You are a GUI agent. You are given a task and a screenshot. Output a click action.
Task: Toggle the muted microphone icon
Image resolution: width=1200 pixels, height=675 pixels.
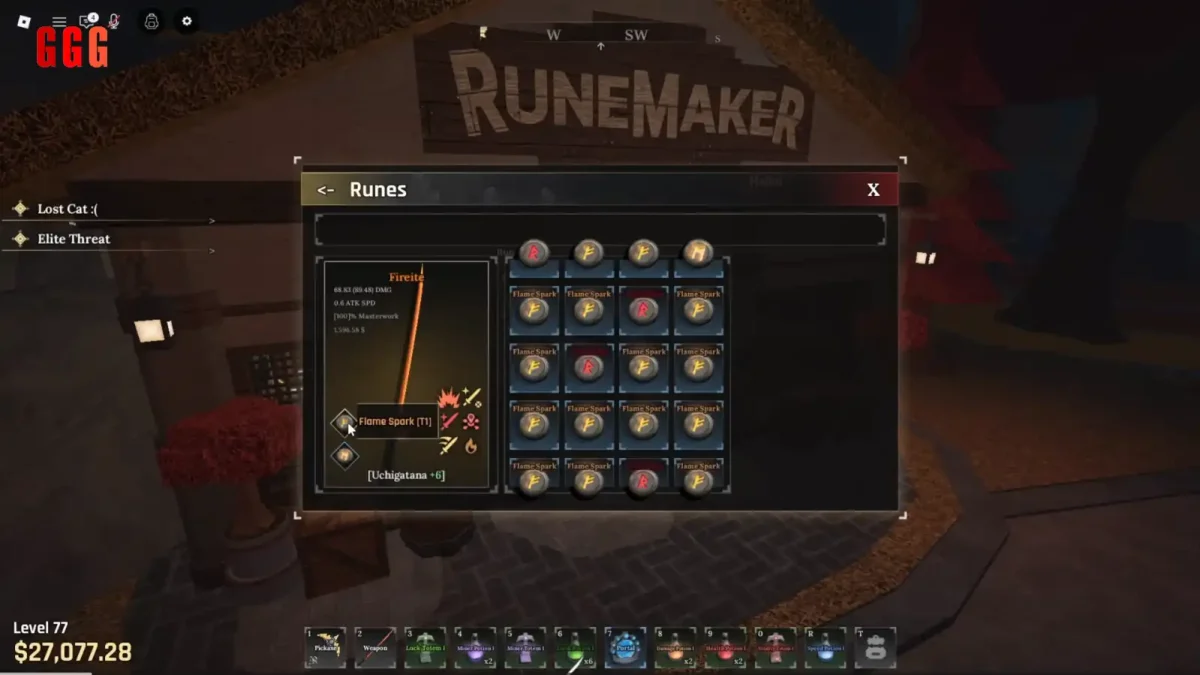(x=114, y=21)
